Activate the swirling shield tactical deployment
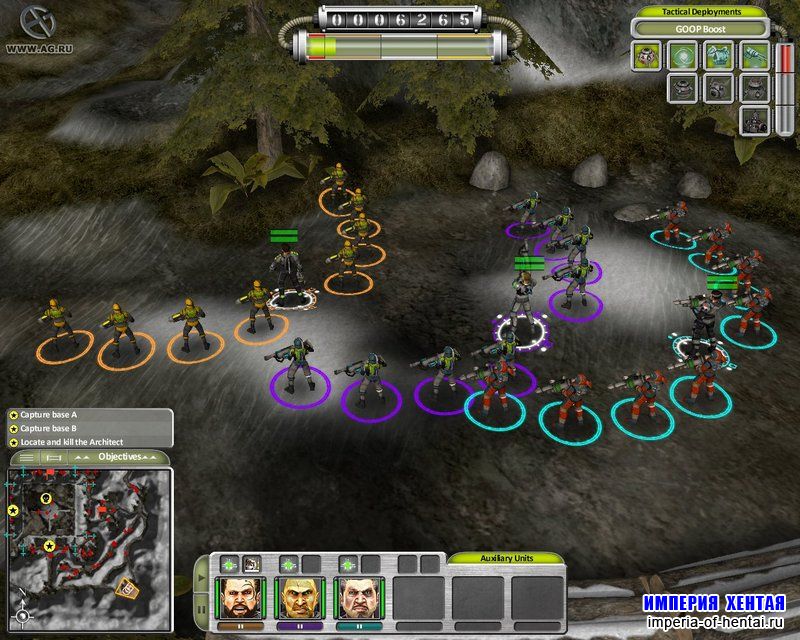This screenshot has width=800, height=640. [x=681, y=56]
